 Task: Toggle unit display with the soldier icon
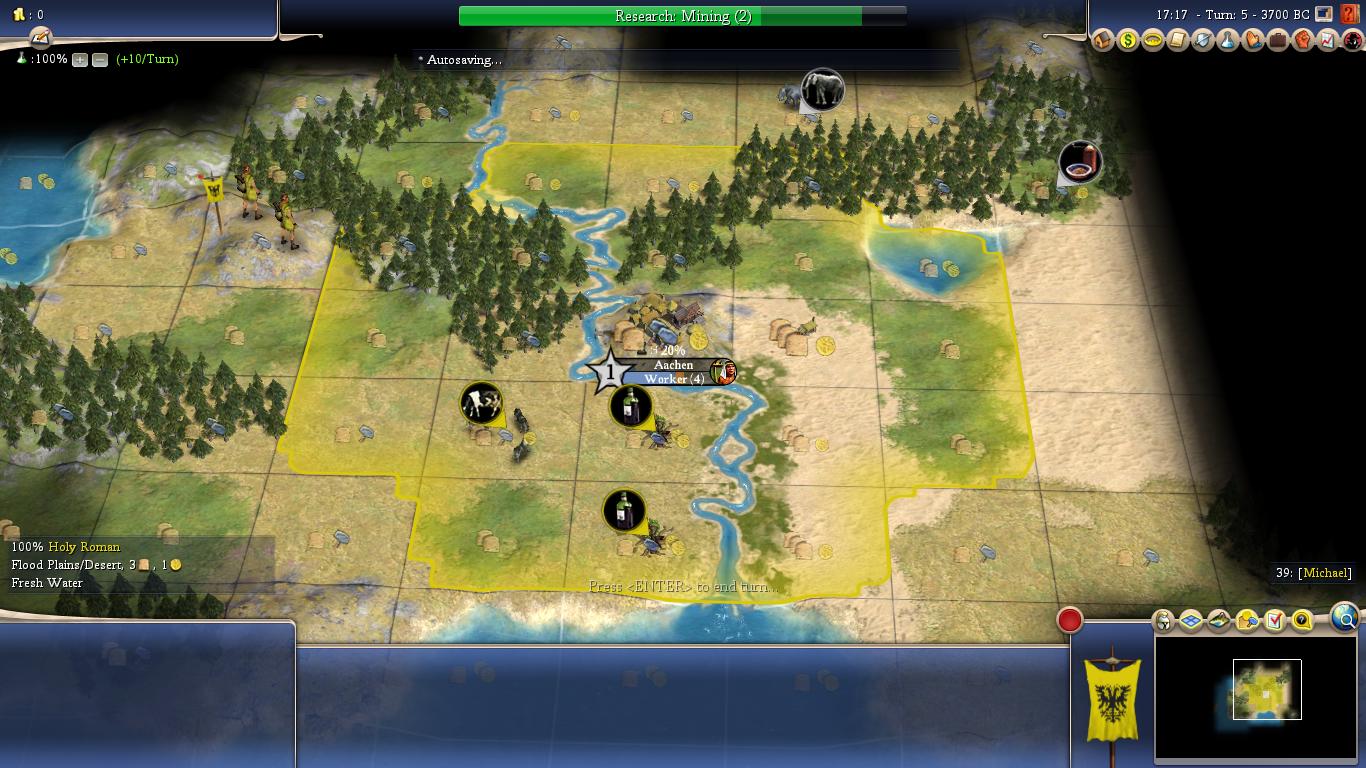[x=1162, y=620]
